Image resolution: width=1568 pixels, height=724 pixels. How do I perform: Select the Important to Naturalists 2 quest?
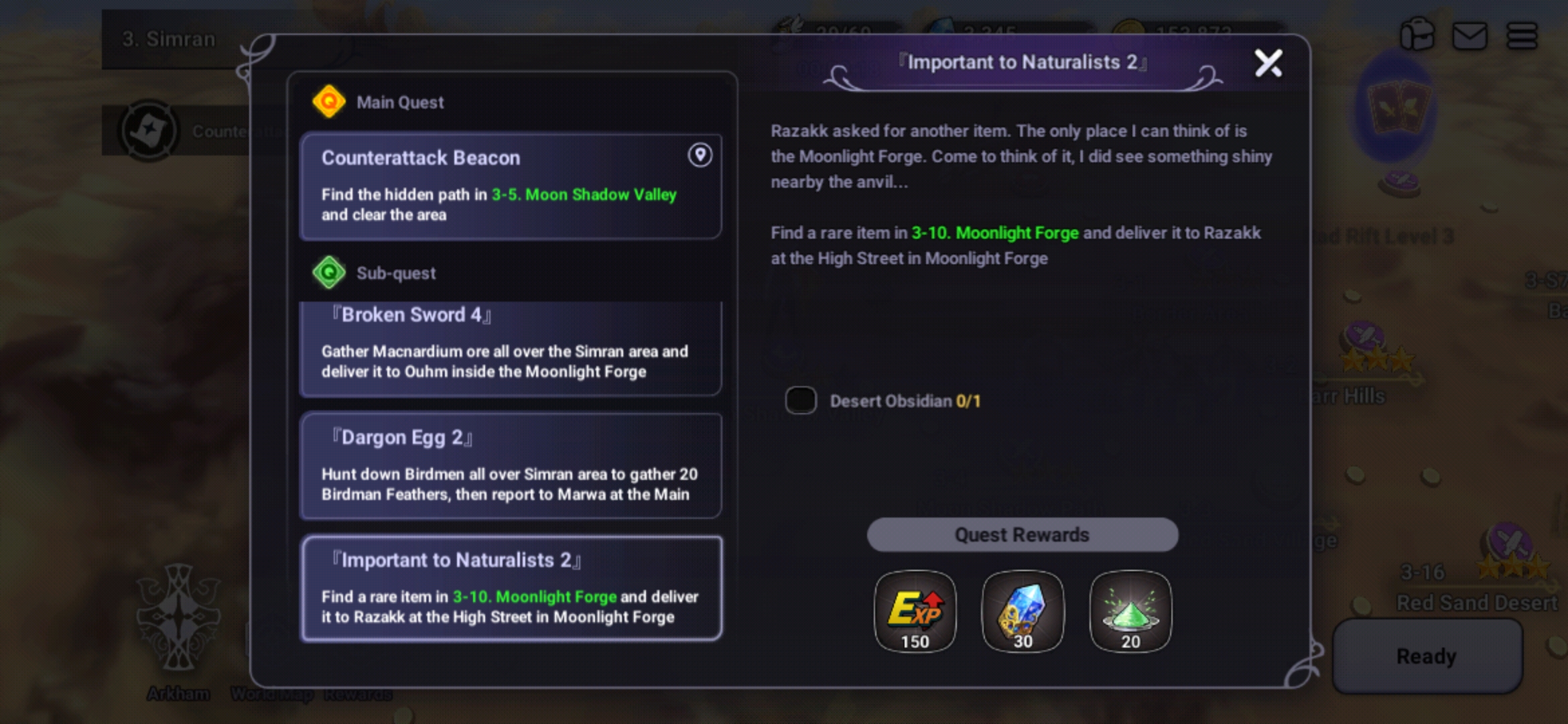pos(511,588)
